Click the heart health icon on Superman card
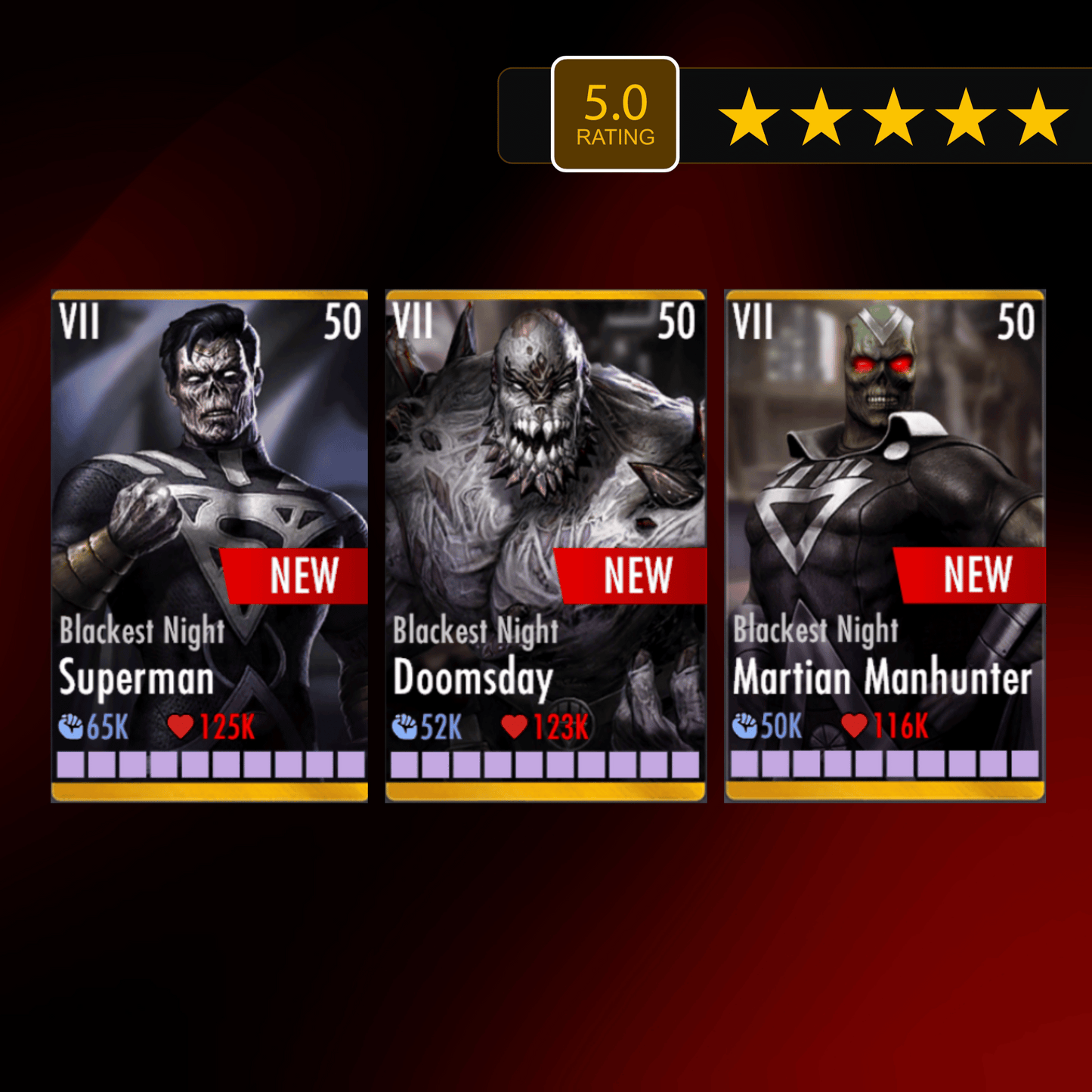This screenshot has height=1092, width=1092. click(180, 727)
